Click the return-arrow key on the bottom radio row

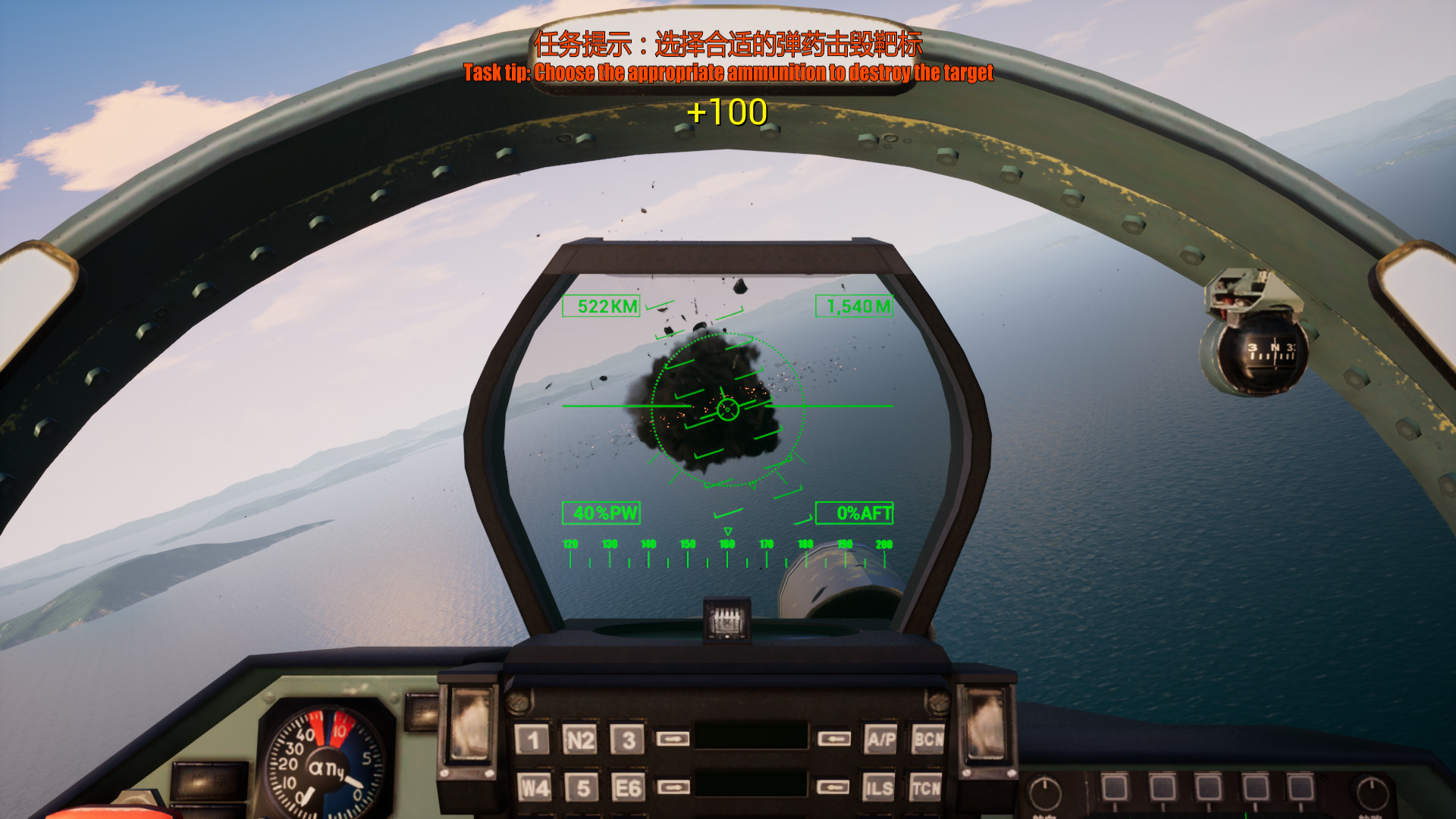point(834,787)
